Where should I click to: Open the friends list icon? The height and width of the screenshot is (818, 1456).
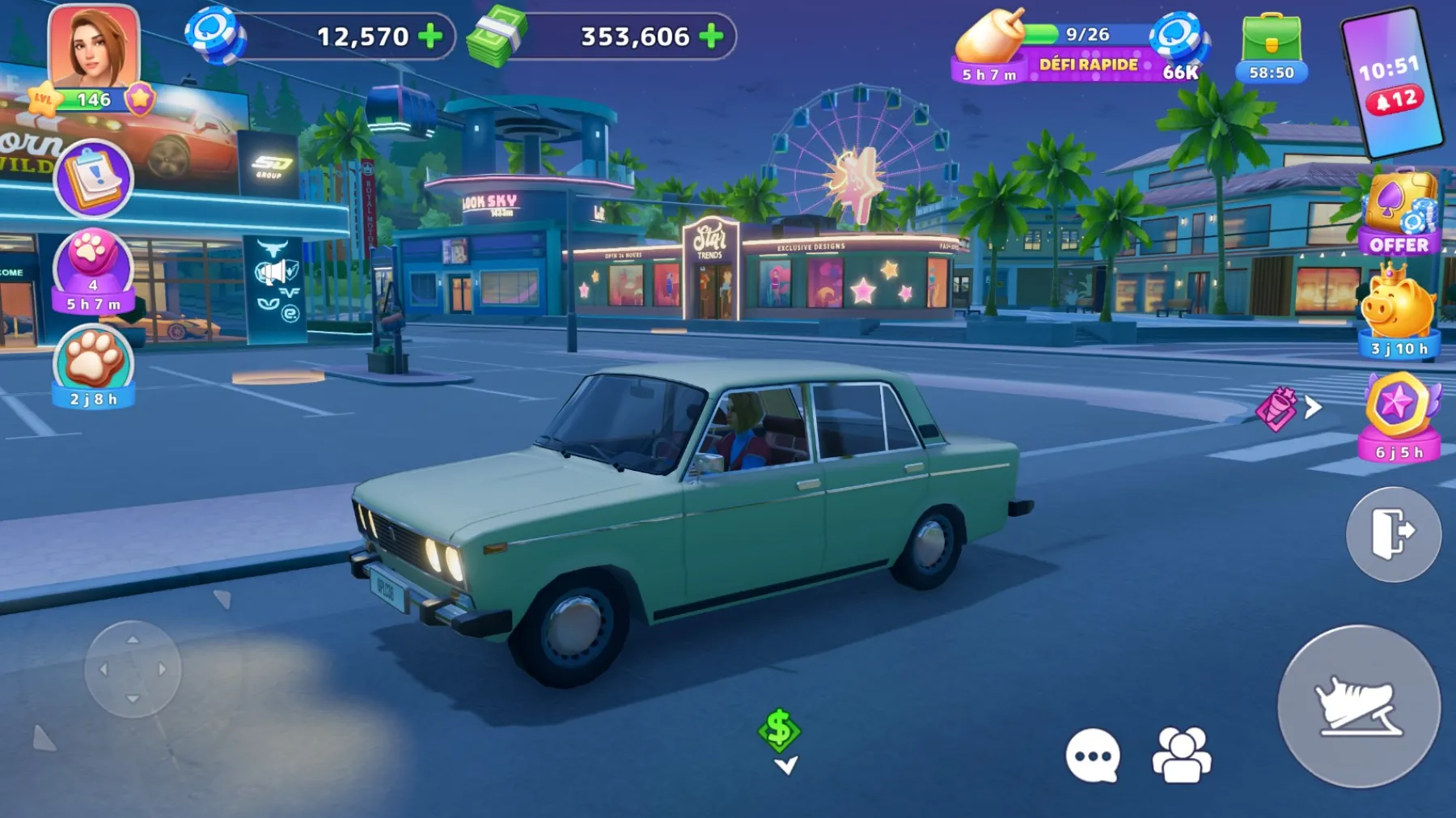[1182, 756]
